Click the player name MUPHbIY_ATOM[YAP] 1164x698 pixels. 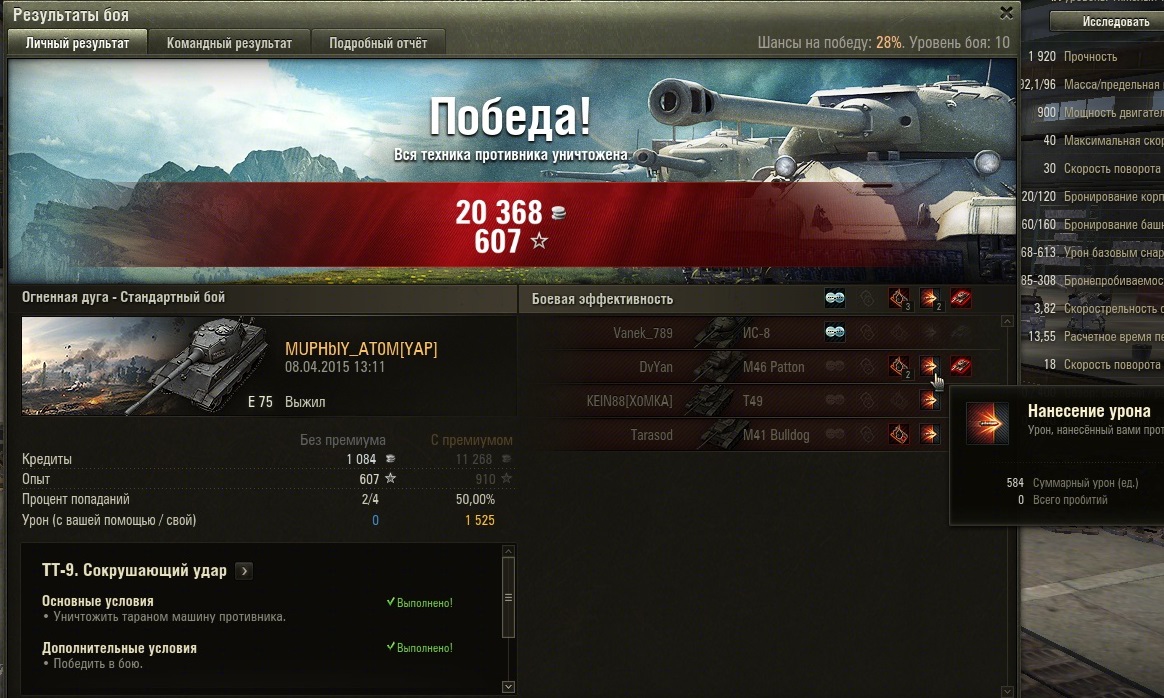361,349
